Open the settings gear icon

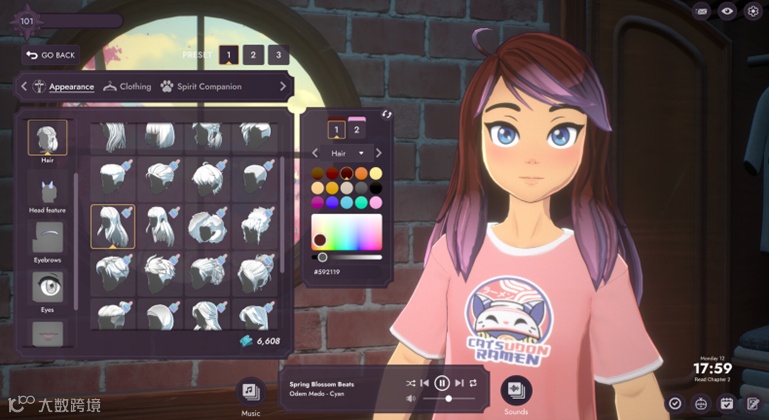coord(753,12)
